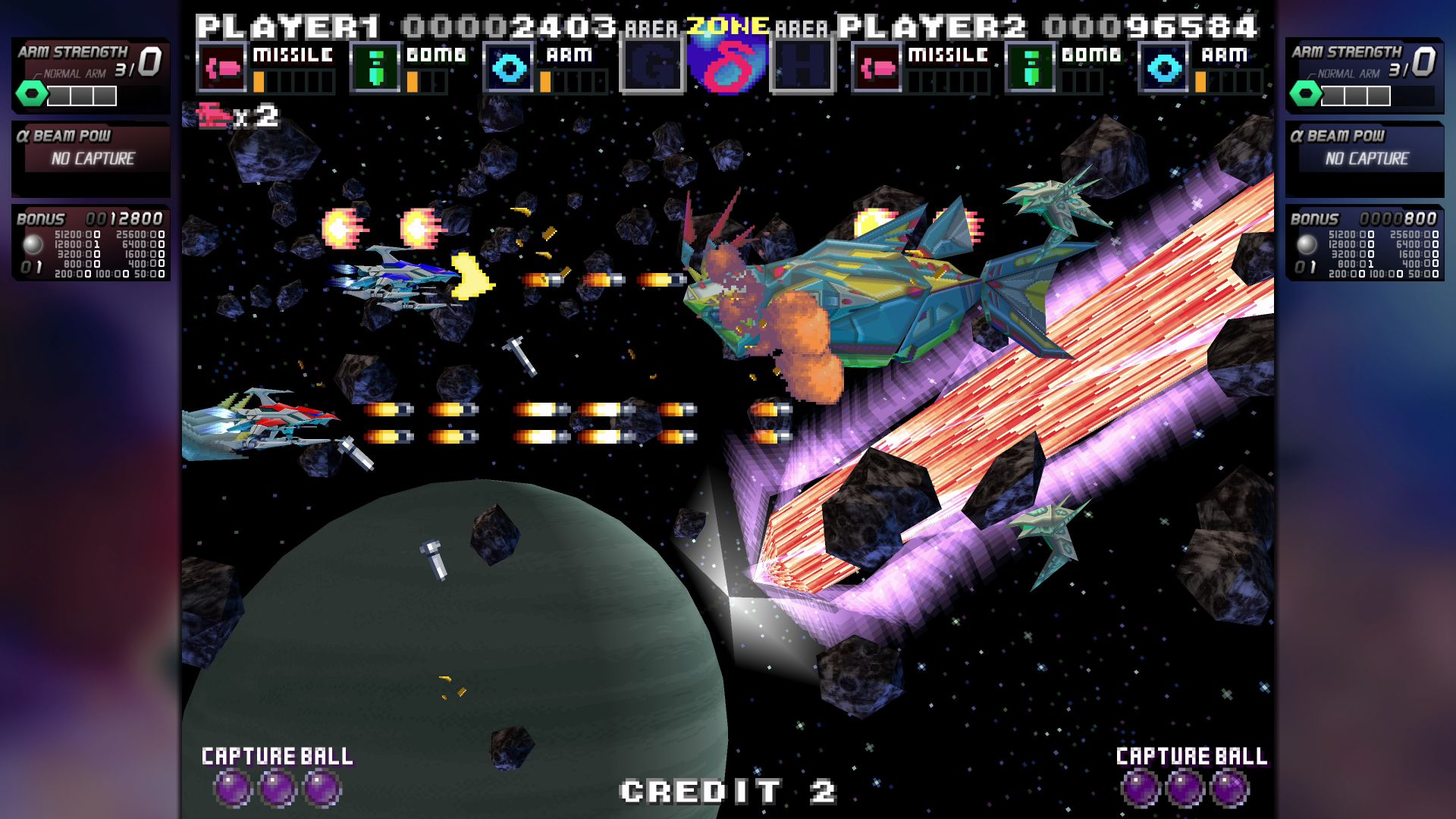Viewport: 1456px width, 819px height.
Task: Select the Area H route box
Action: point(802,68)
